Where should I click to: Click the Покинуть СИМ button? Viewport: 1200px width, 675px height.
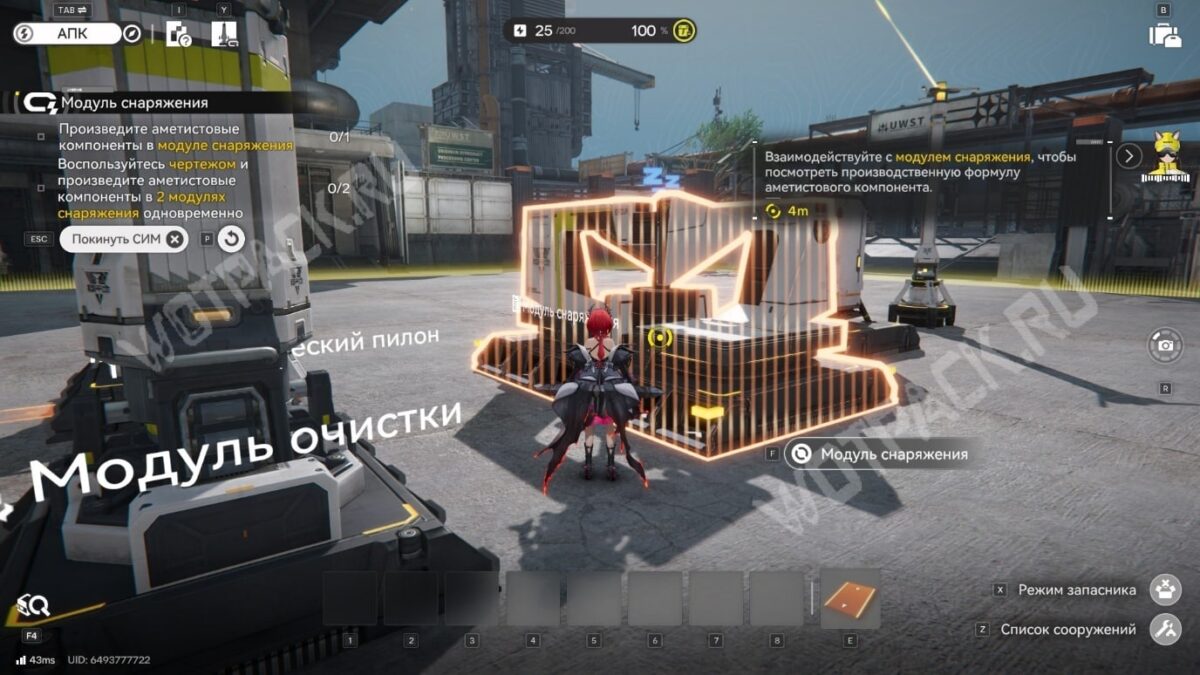tap(123, 239)
